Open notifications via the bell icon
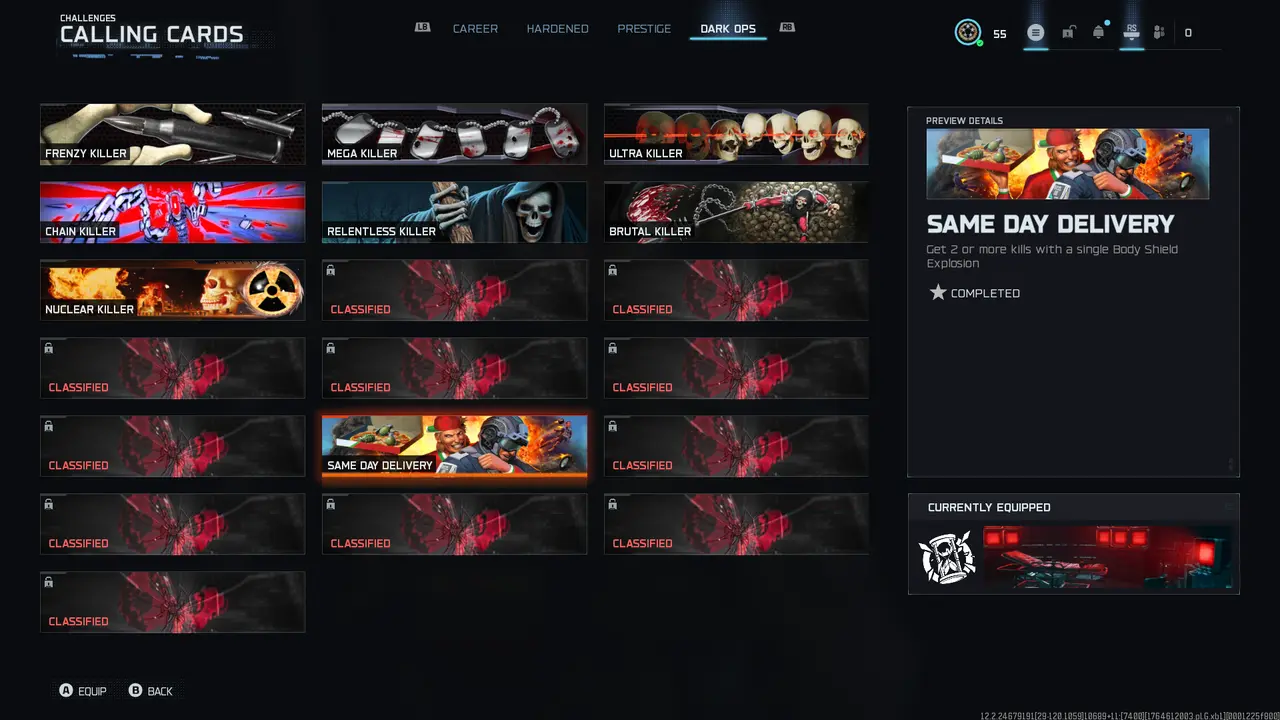Image resolution: width=1280 pixels, height=720 pixels. [1098, 32]
